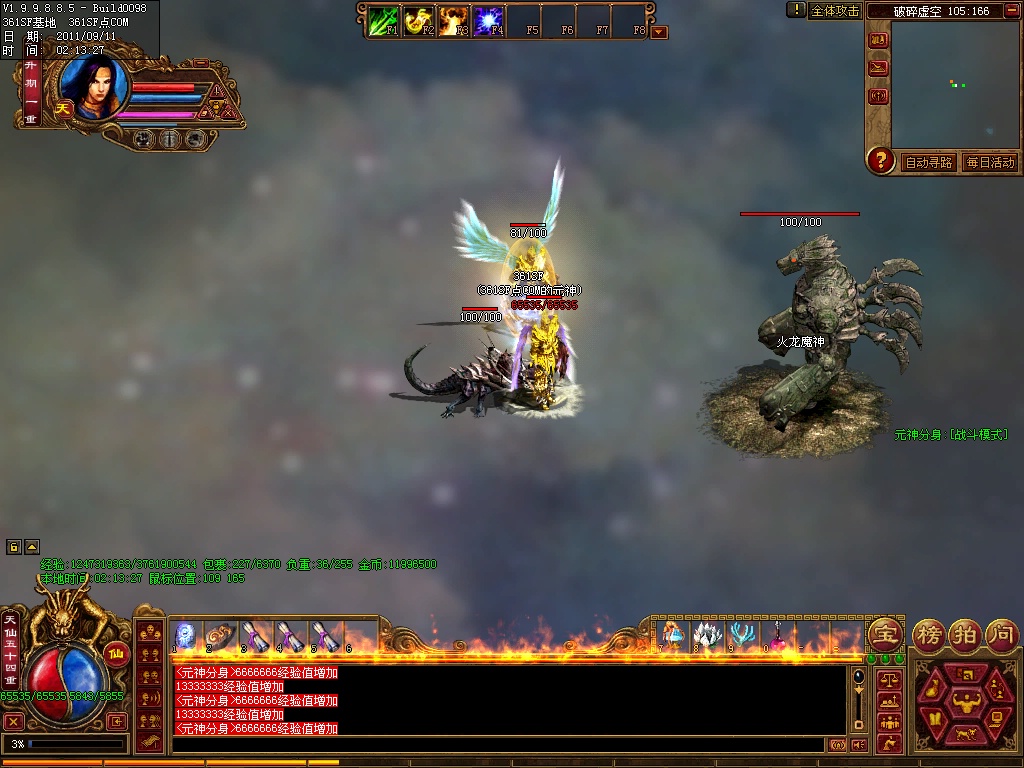Toggle the 全体攻击 attack mode button
The height and width of the screenshot is (768, 1024).
(x=835, y=11)
